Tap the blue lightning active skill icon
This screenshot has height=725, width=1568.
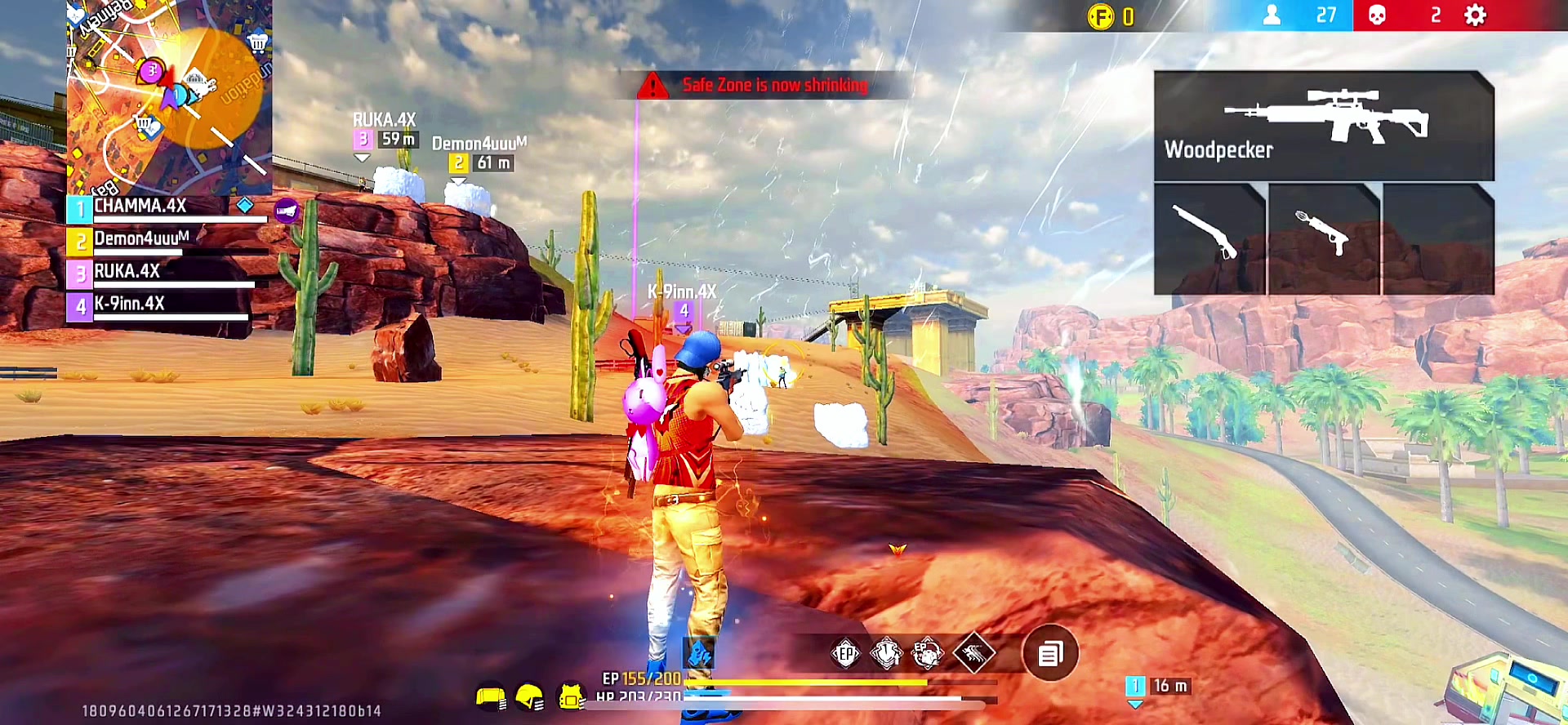click(699, 654)
